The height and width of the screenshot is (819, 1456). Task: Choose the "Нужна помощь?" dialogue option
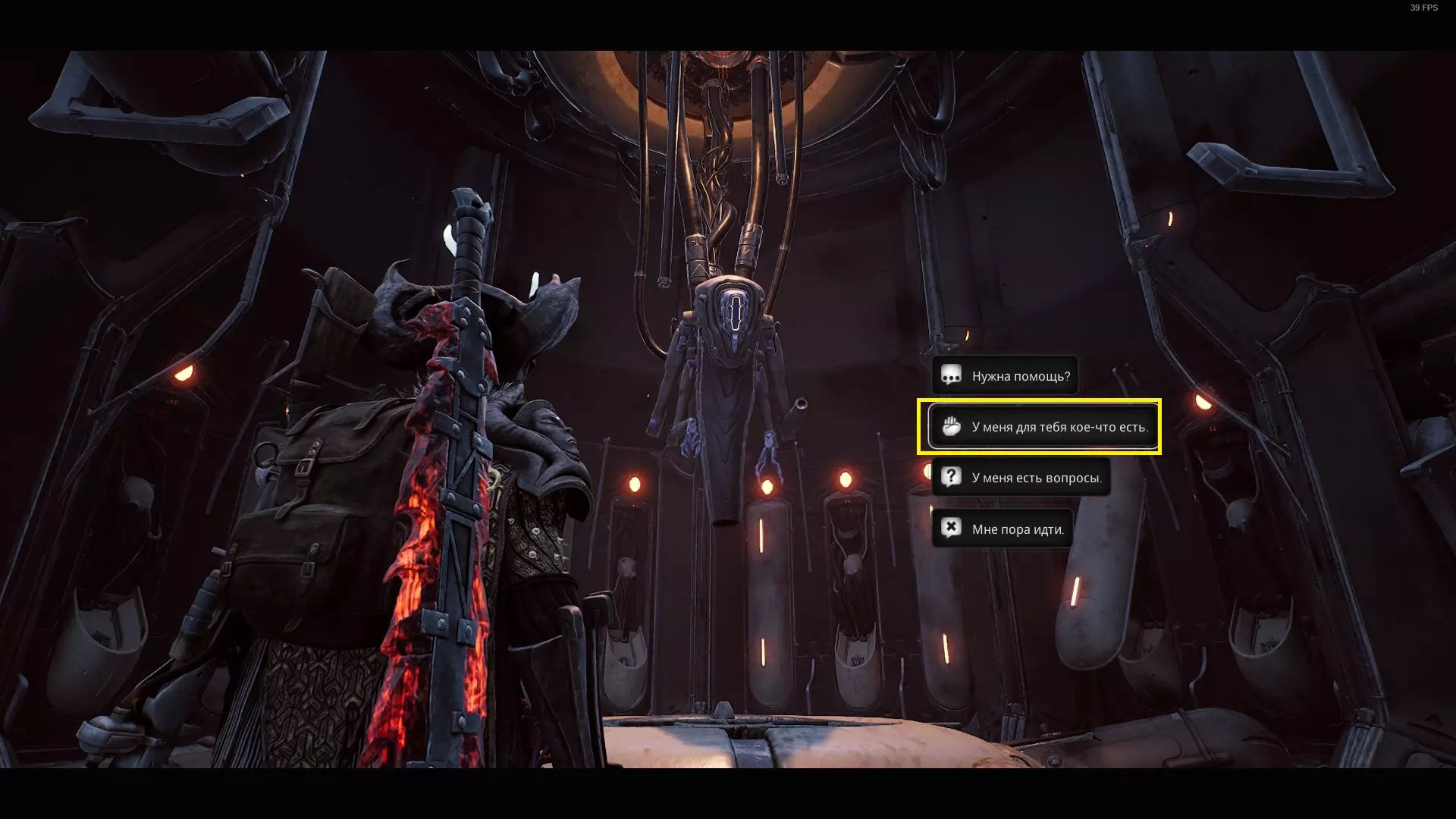1005,376
